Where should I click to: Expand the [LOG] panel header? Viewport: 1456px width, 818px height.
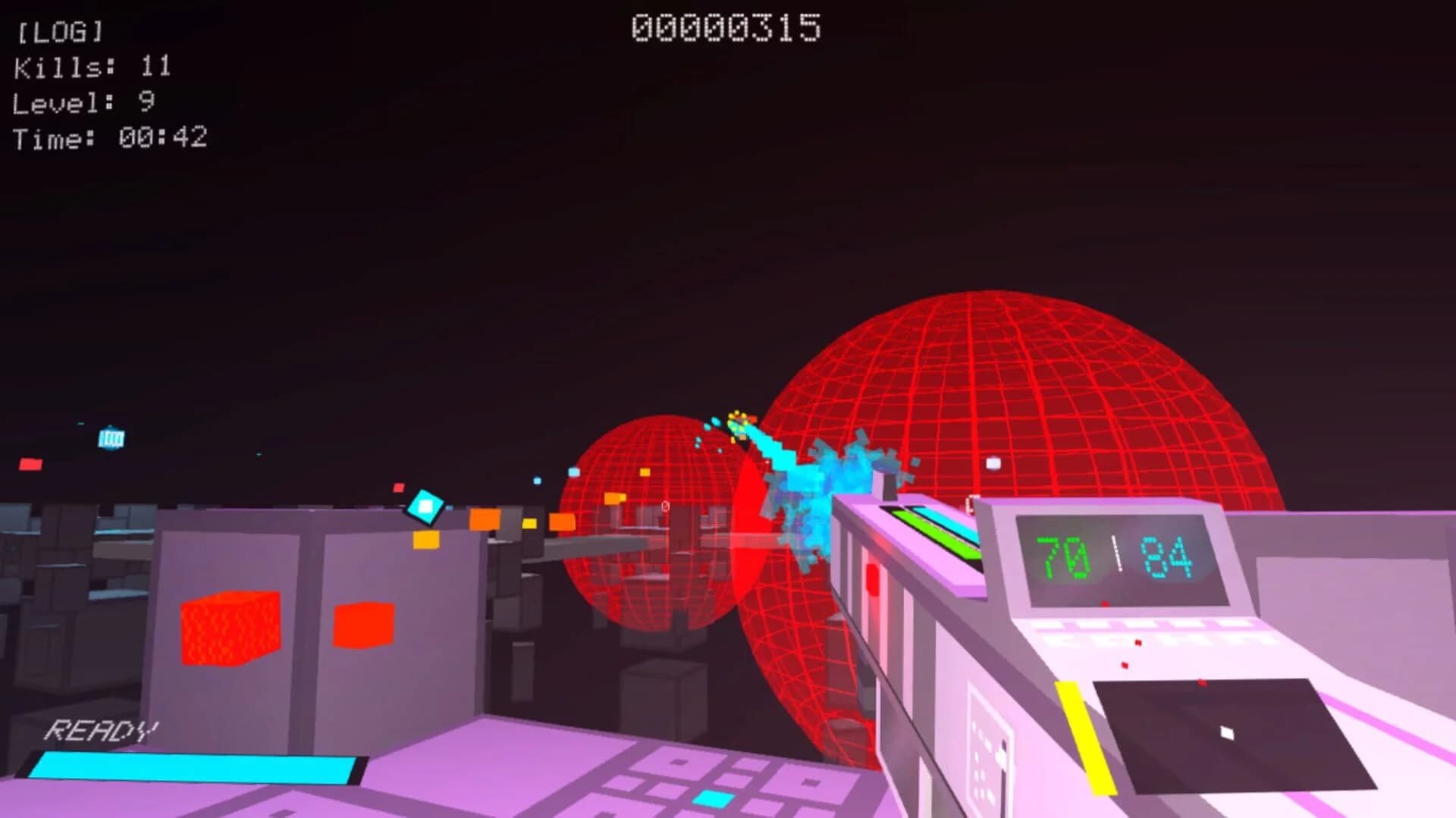tap(58, 32)
